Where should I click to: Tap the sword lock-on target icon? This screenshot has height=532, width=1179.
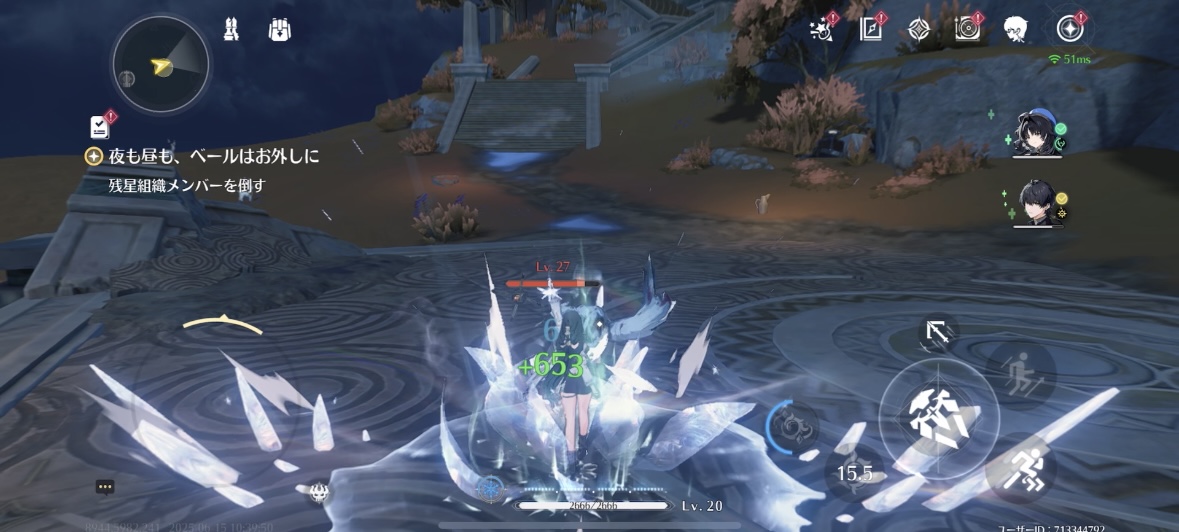tap(938, 334)
